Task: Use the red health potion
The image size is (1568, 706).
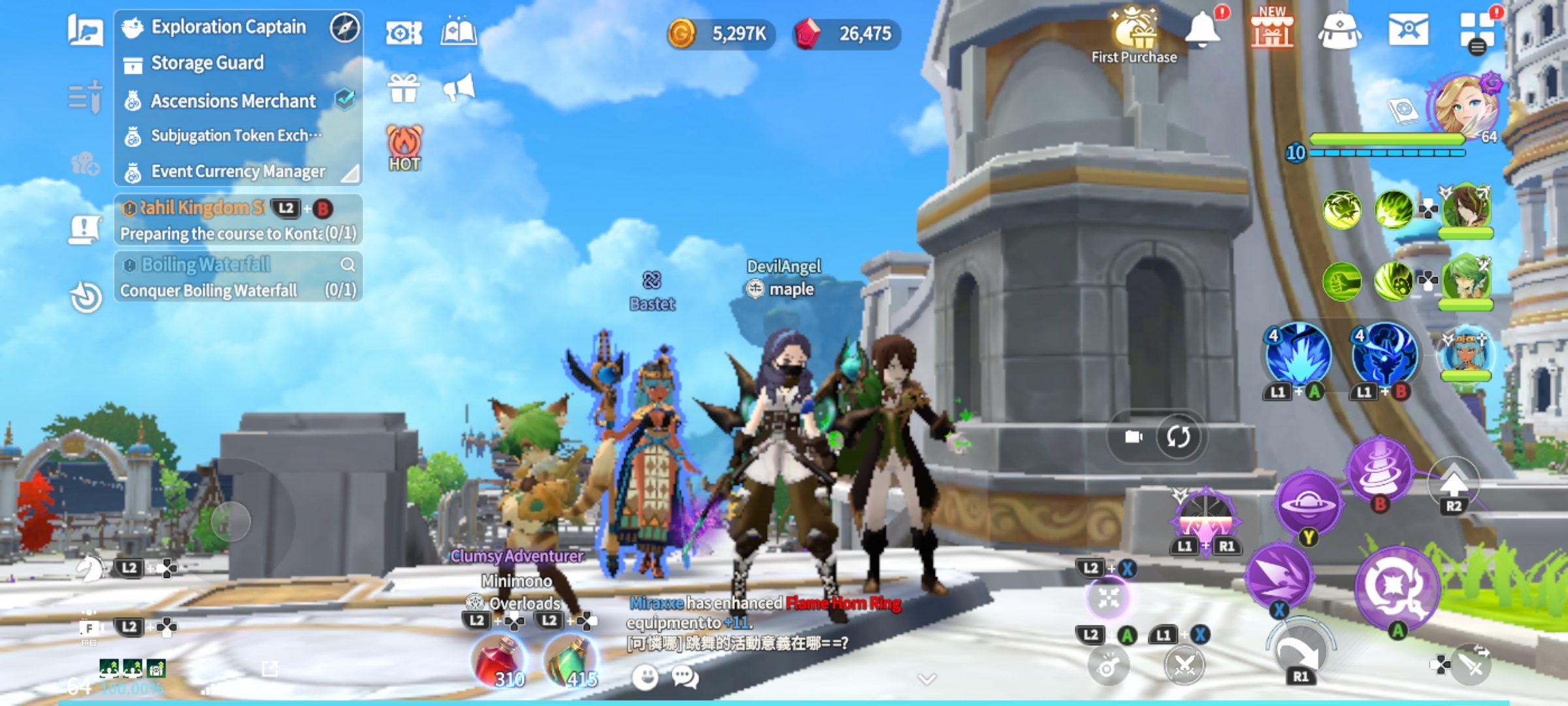Action: (x=499, y=662)
